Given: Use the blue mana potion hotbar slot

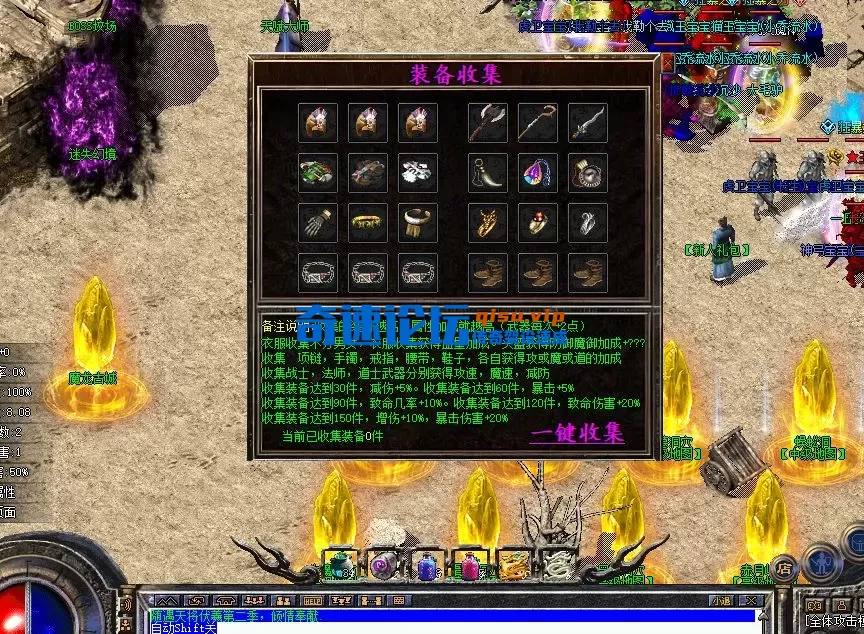Looking at the screenshot, I should [x=427, y=567].
